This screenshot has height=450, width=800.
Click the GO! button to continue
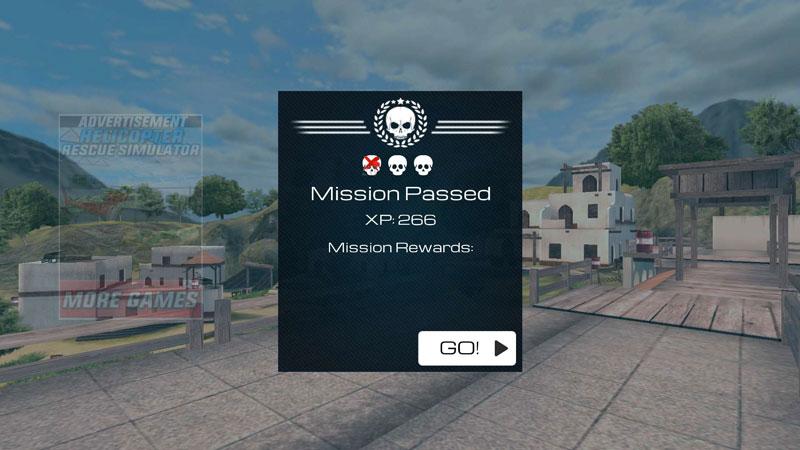(x=466, y=348)
